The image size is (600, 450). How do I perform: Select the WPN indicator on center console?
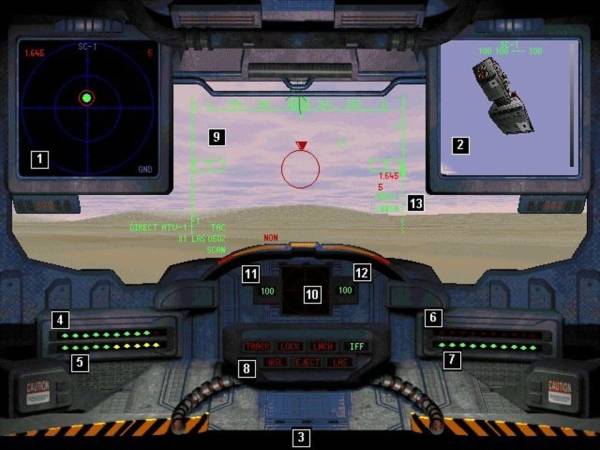click(275, 362)
